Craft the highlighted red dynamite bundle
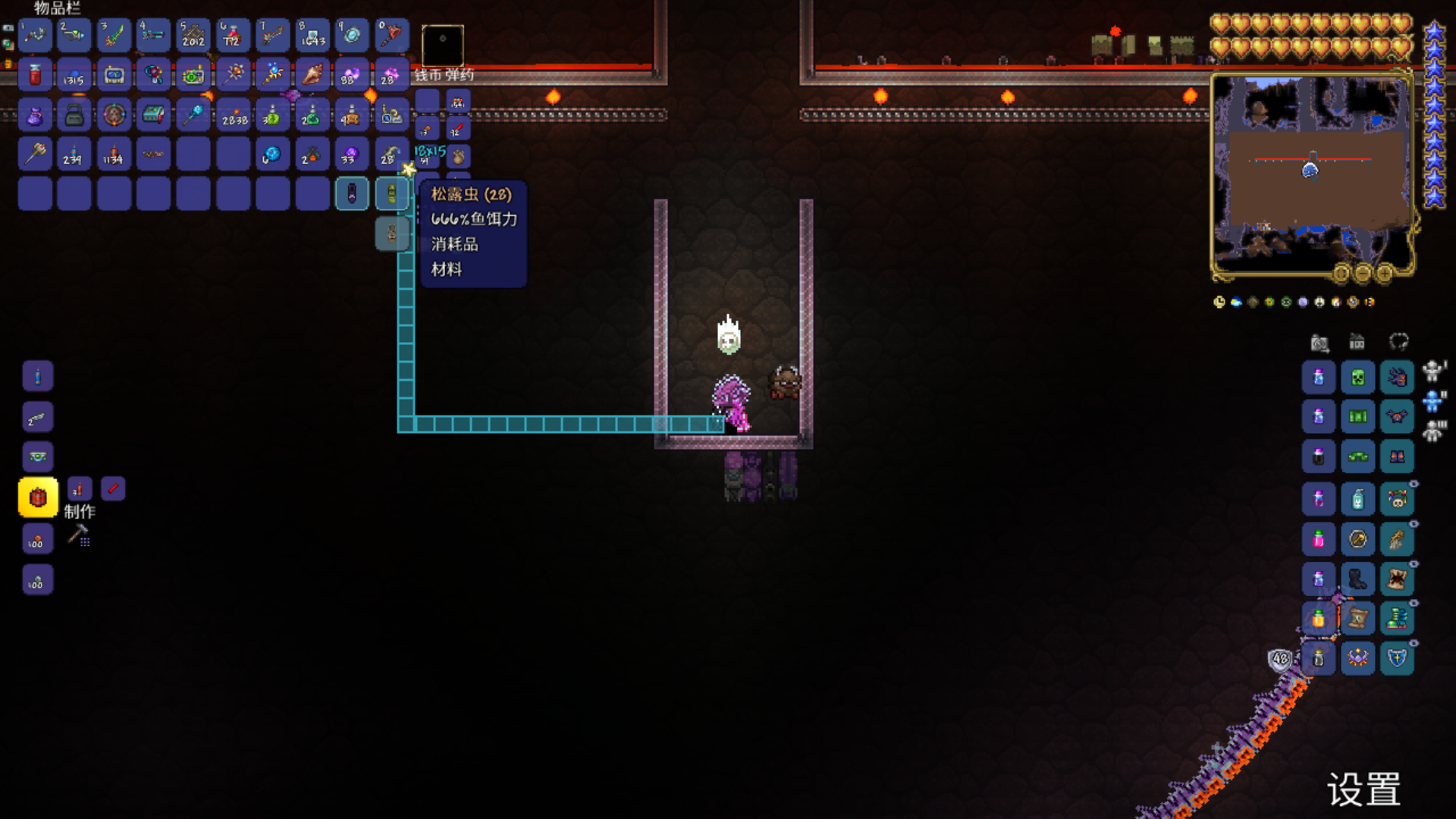The image size is (1456, 819). (x=38, y=497)
